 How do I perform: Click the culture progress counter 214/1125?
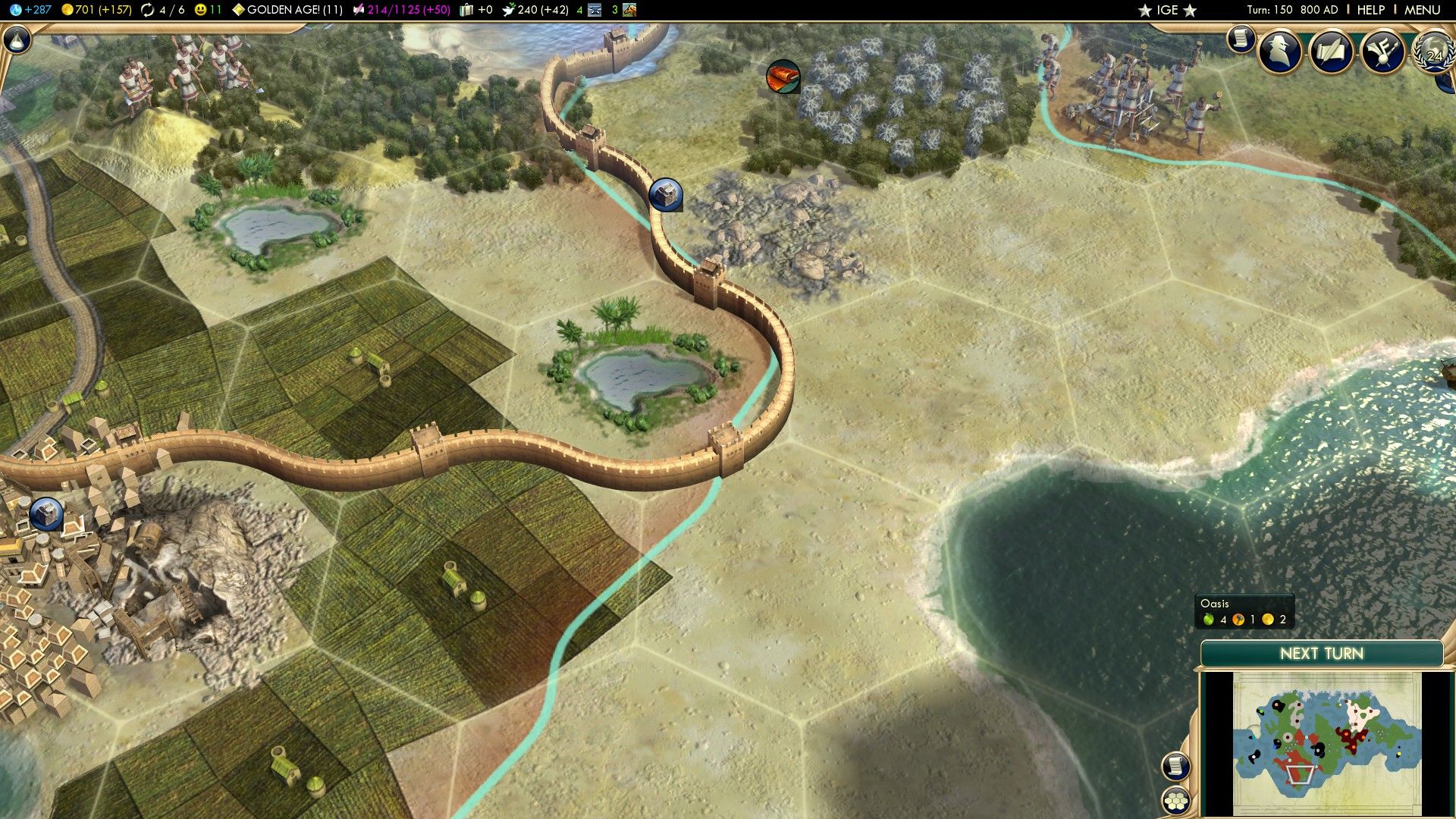point(394,10)
